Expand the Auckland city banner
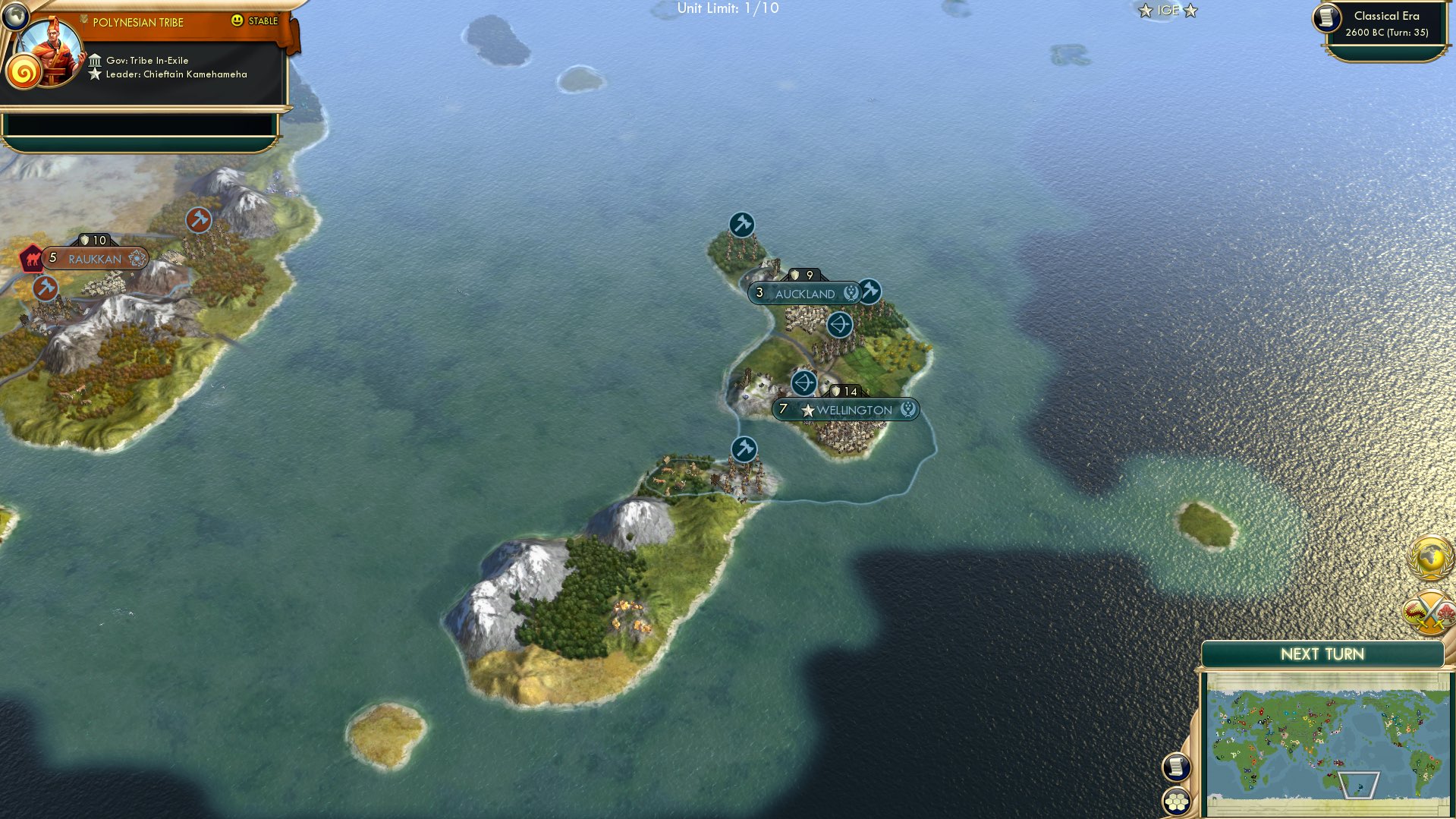Image resolution: width=1456 pixels, height=819 pixels. (x=806, y=293)
